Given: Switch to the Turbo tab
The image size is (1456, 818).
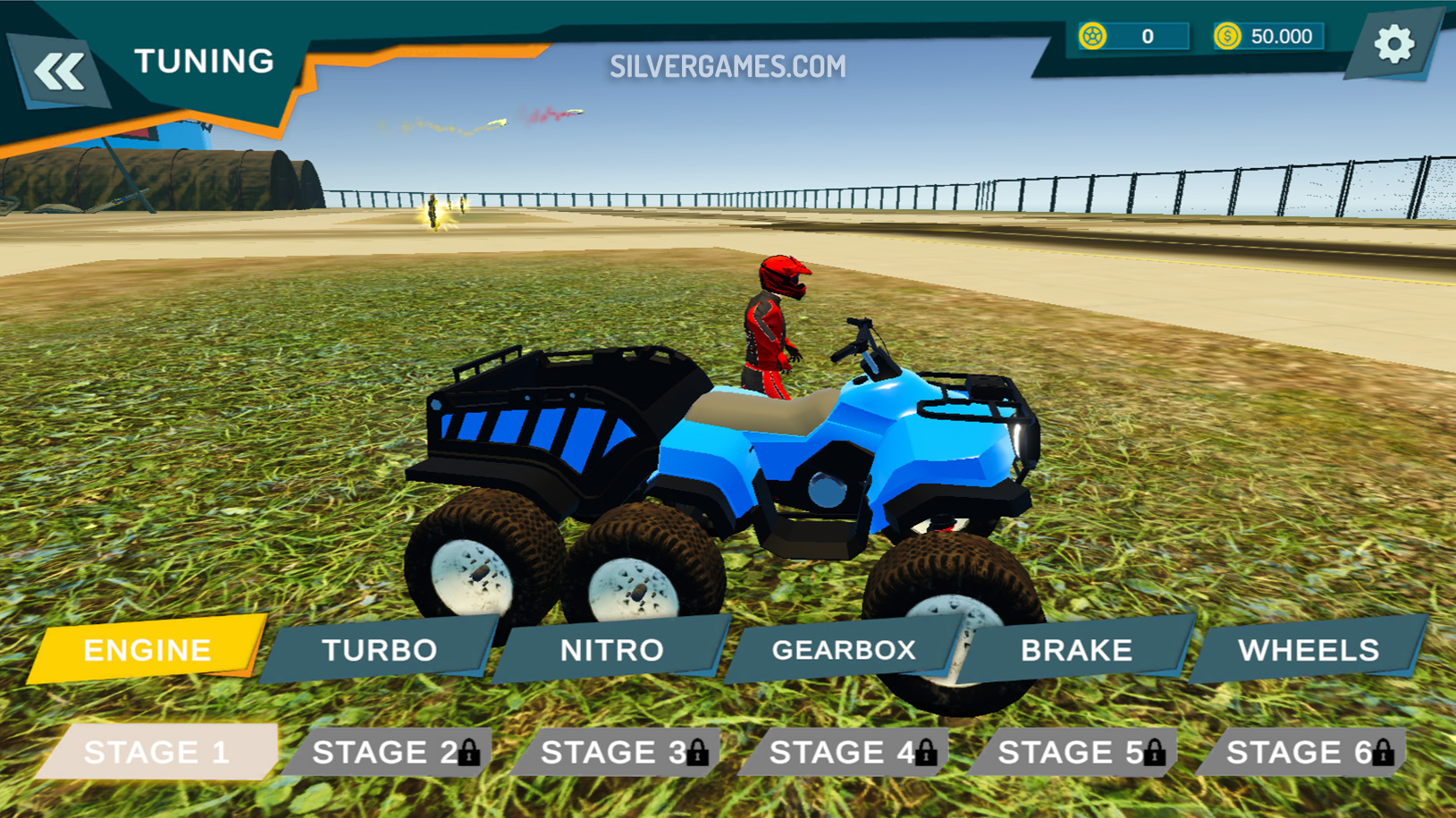Looking at the screenshot, I should click(380, 650).
